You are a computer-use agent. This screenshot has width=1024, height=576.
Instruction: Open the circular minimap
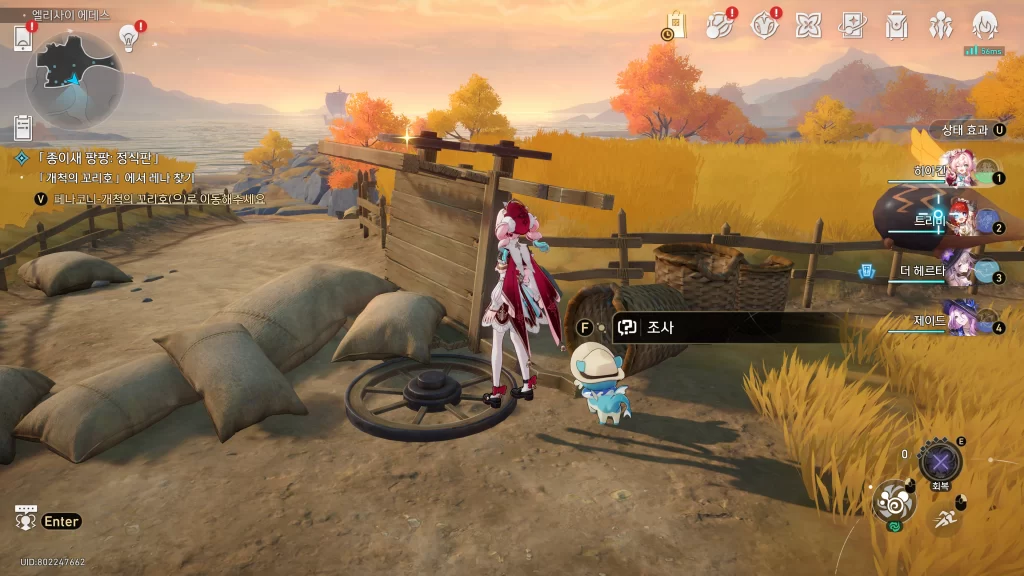click(74, 79)
